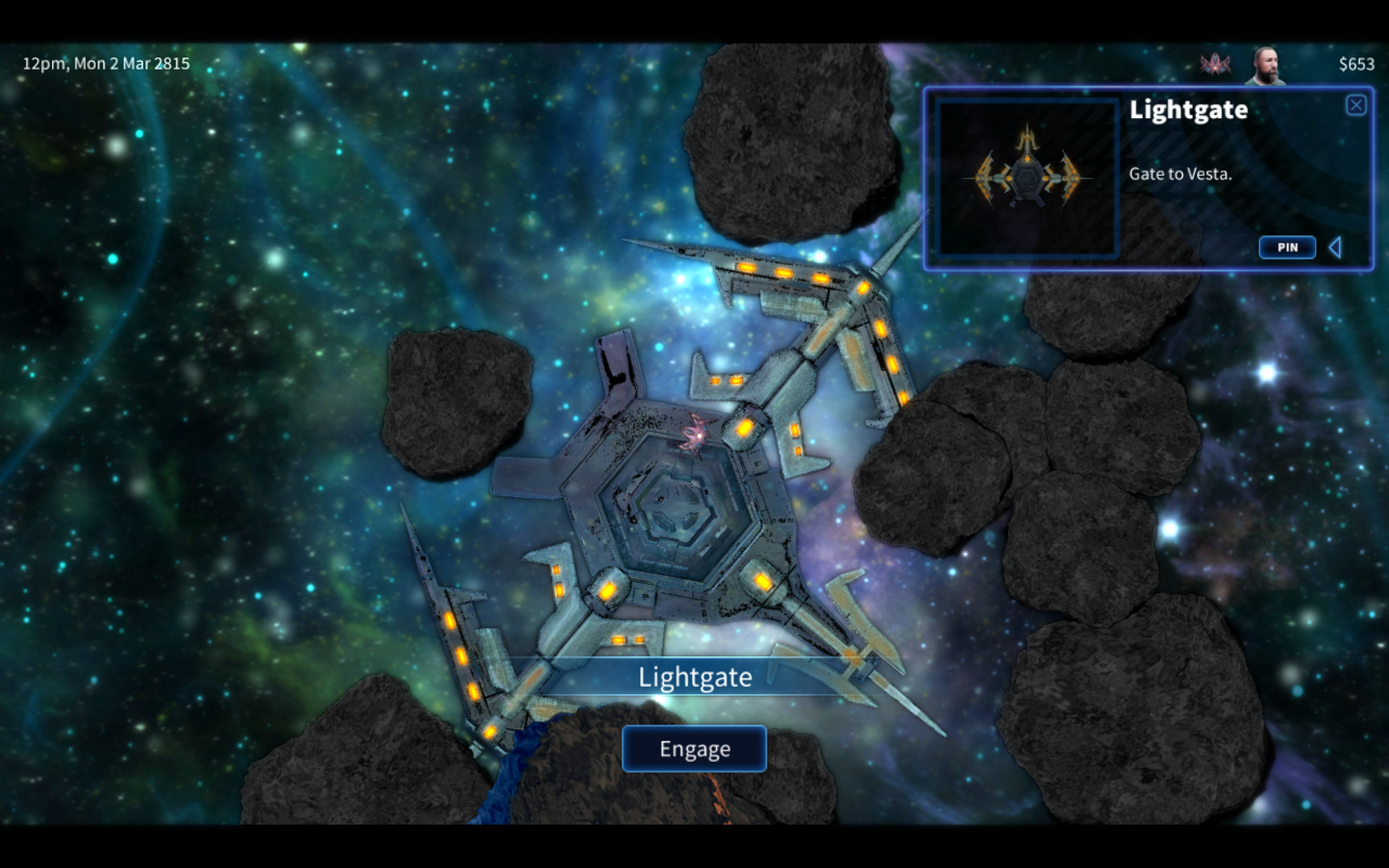View the Lightgate thumbnail image

(x=1027, y=177)
